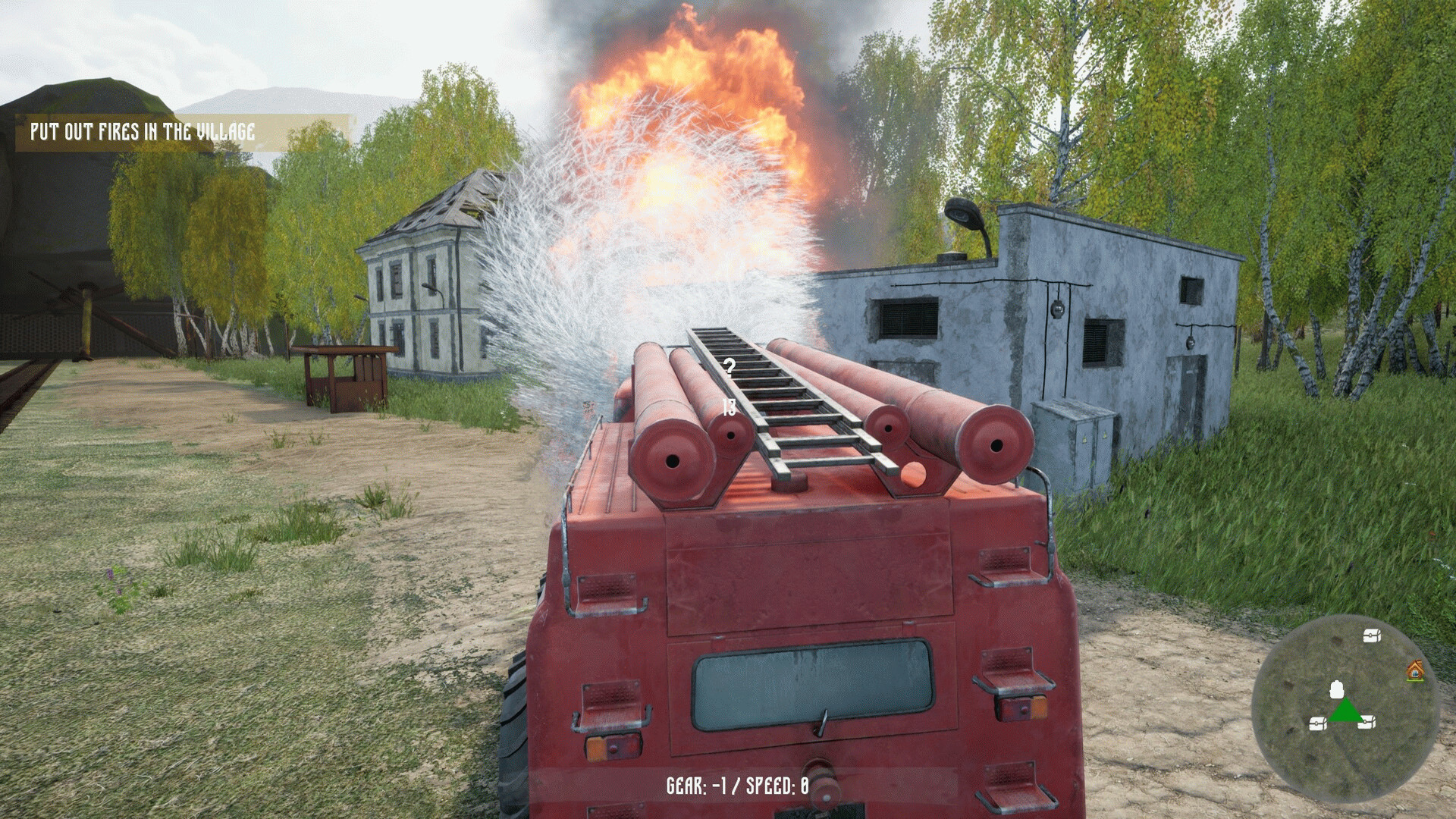Open the circular minimap
Image resolution: width=1456 pixels, height=819 pixels.
pyautogui.click(x=1345, y=710)
